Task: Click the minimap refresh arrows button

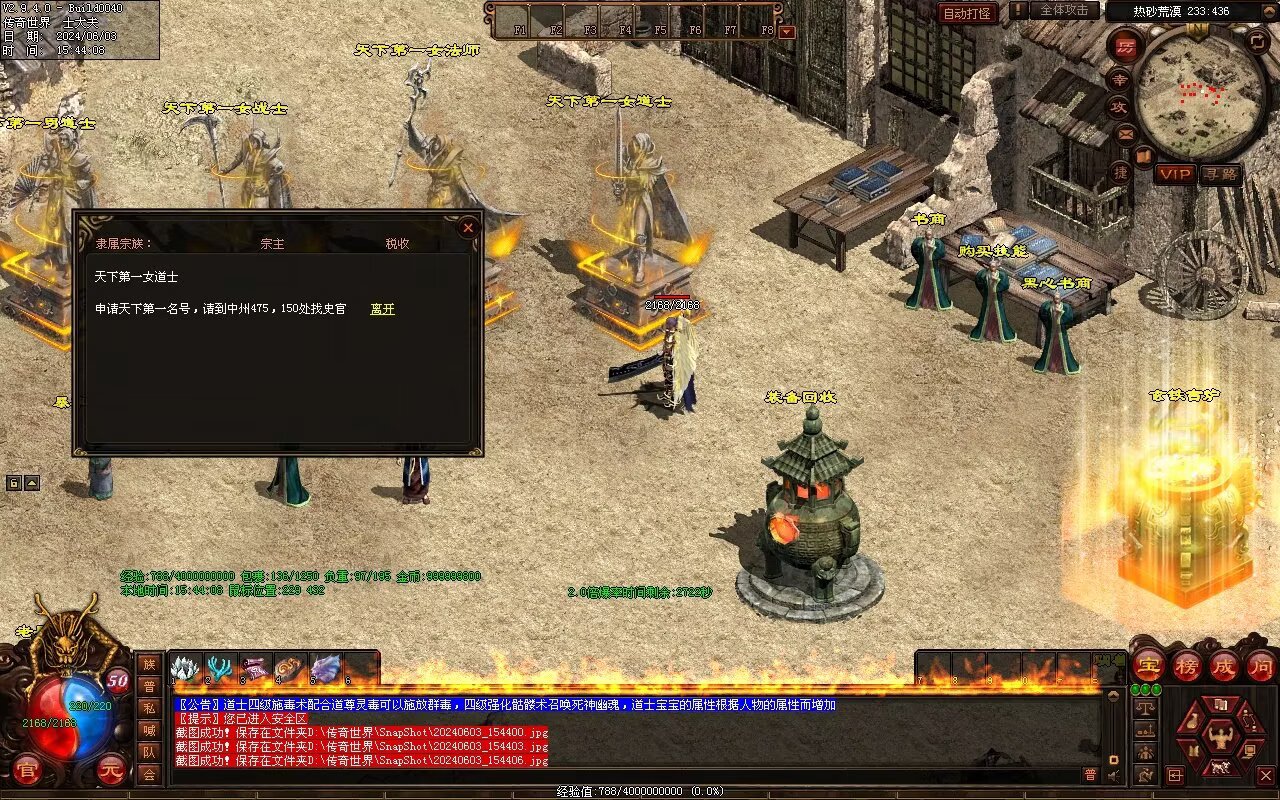Action: [x=1258, y=41]
